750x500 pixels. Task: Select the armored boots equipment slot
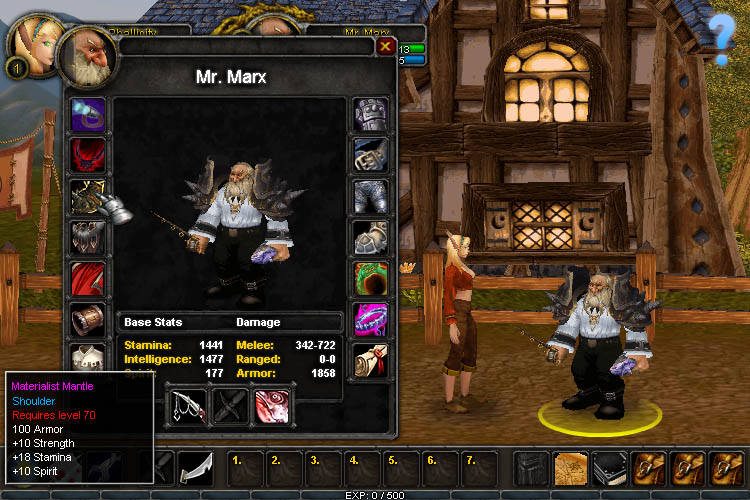point(370,238)
